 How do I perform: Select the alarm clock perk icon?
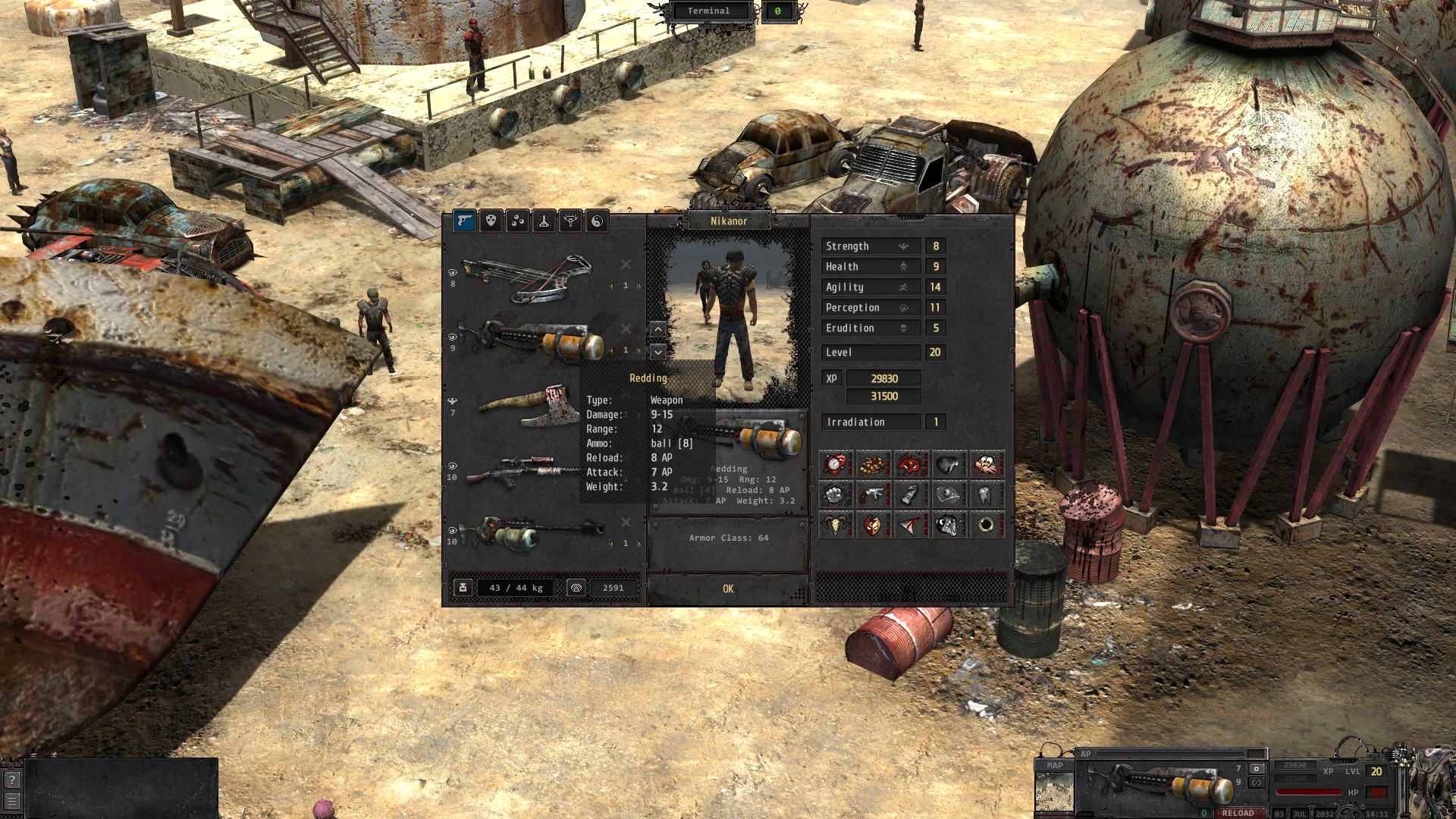[835, 463]
